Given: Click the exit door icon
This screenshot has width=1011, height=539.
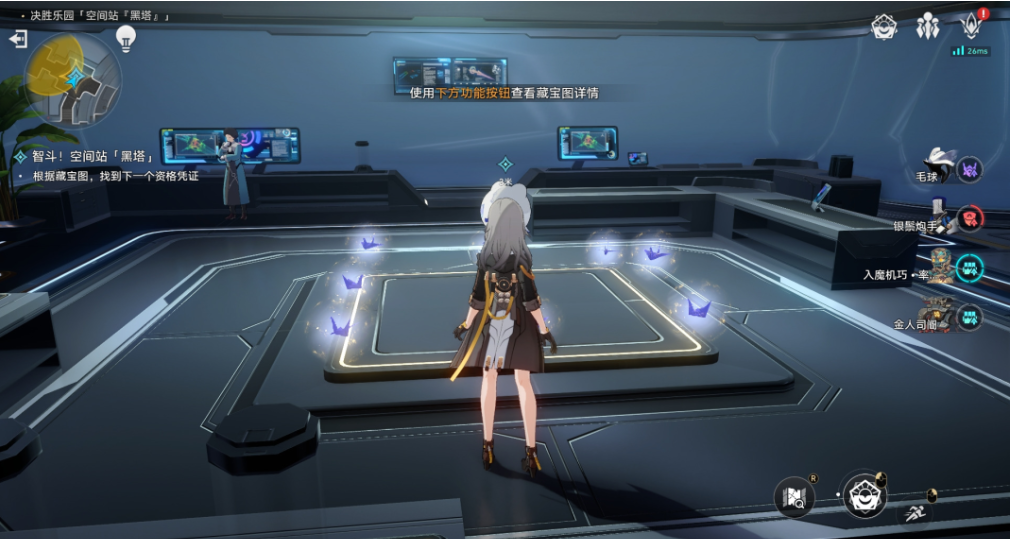Looking at the screenshot, I should click(18, 39).
